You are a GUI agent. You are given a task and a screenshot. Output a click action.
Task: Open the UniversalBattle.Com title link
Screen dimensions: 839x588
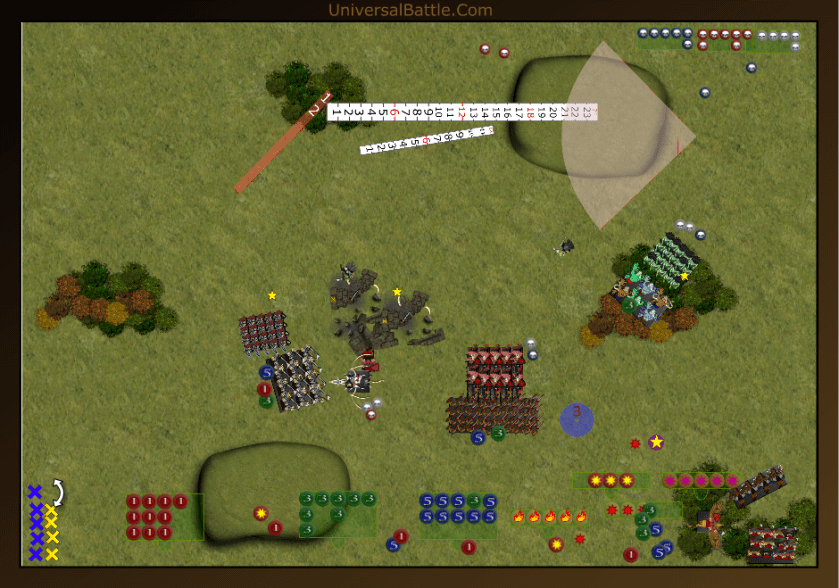(410, 10)
